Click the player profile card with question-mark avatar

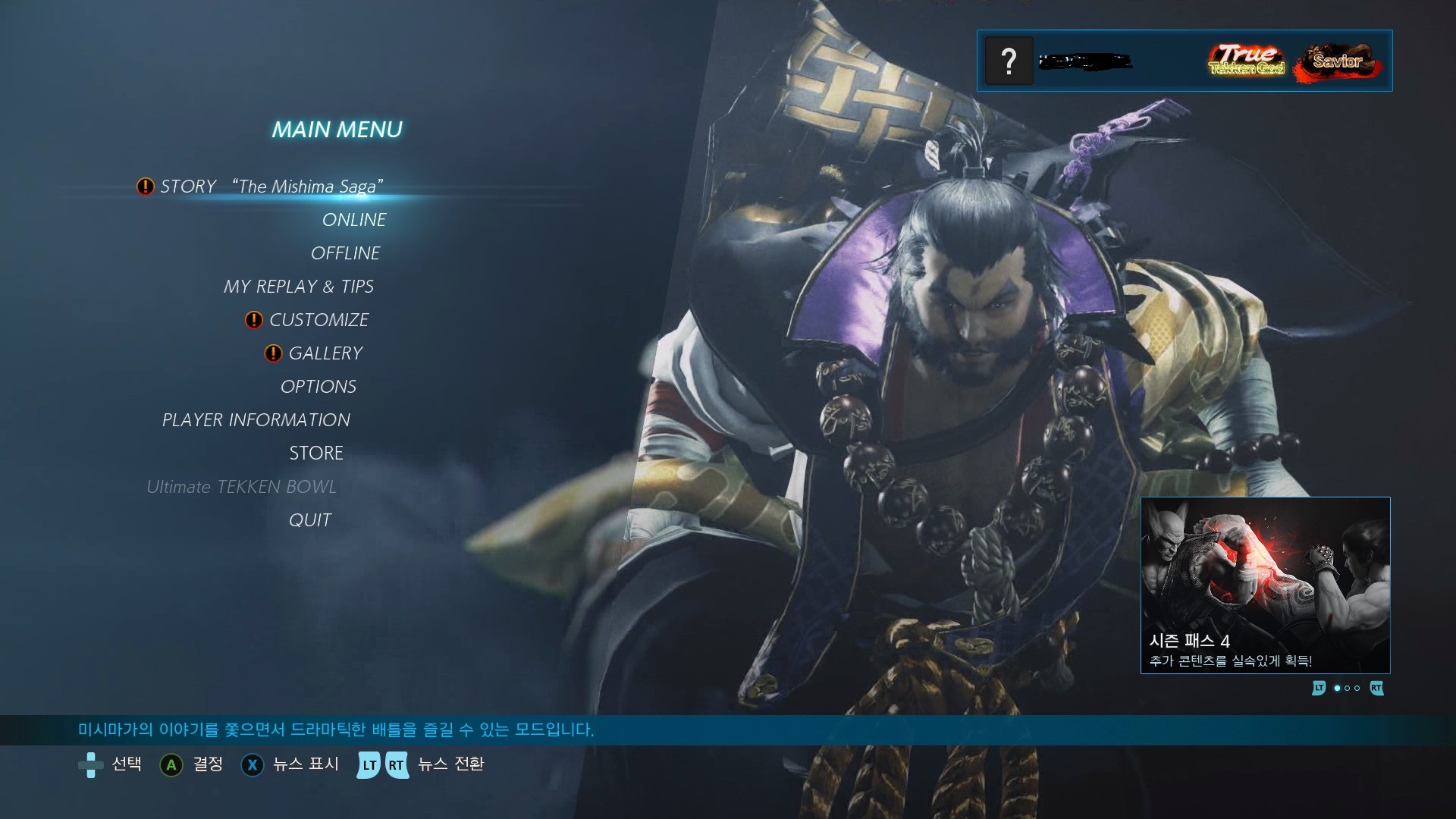click(1184, 61)
